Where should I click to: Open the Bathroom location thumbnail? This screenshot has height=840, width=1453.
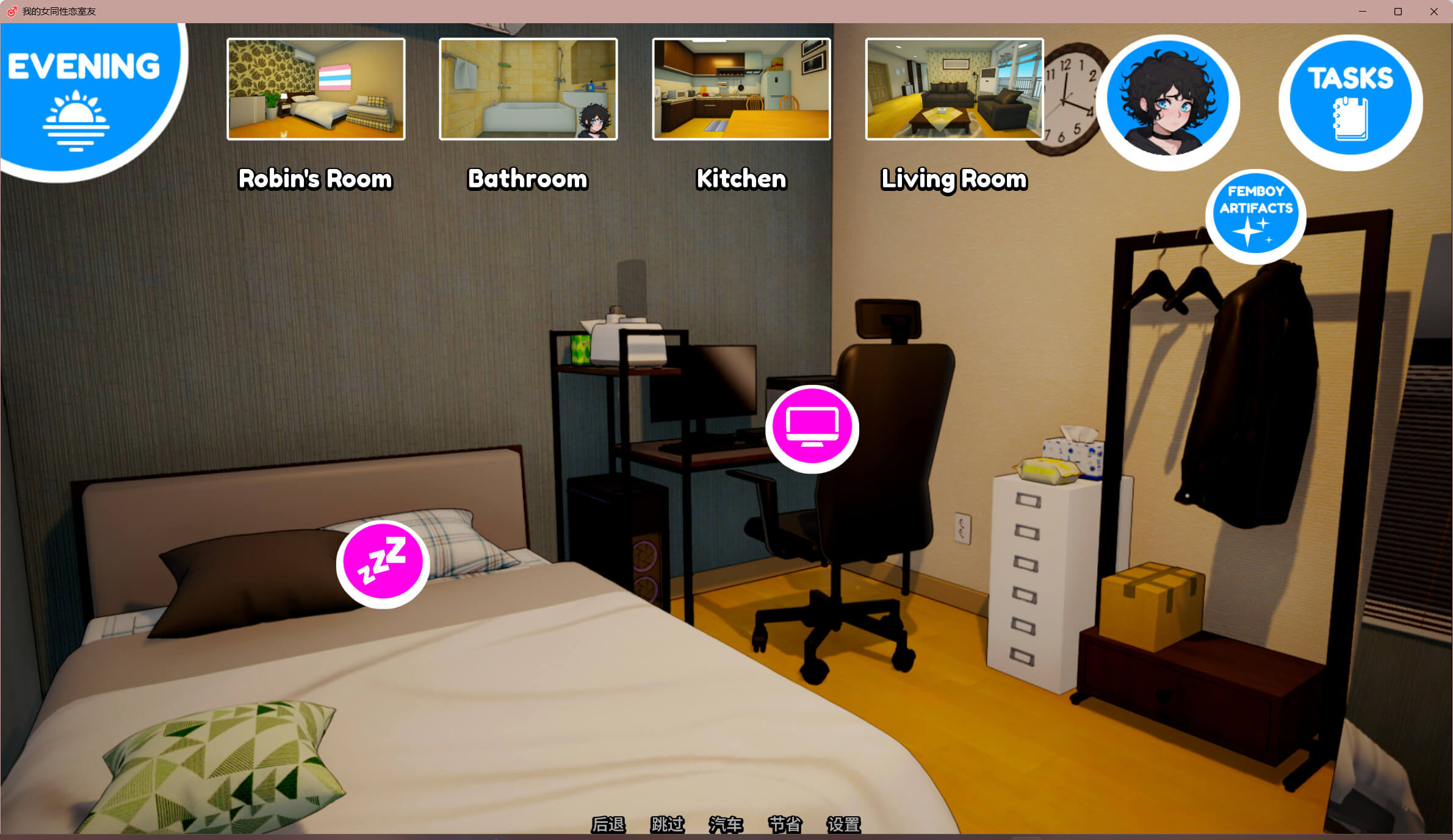528,89
